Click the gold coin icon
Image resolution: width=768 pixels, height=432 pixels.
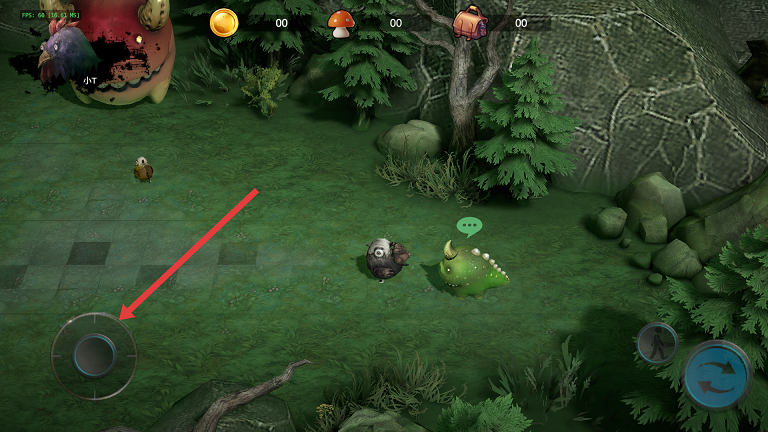[224, 22]
